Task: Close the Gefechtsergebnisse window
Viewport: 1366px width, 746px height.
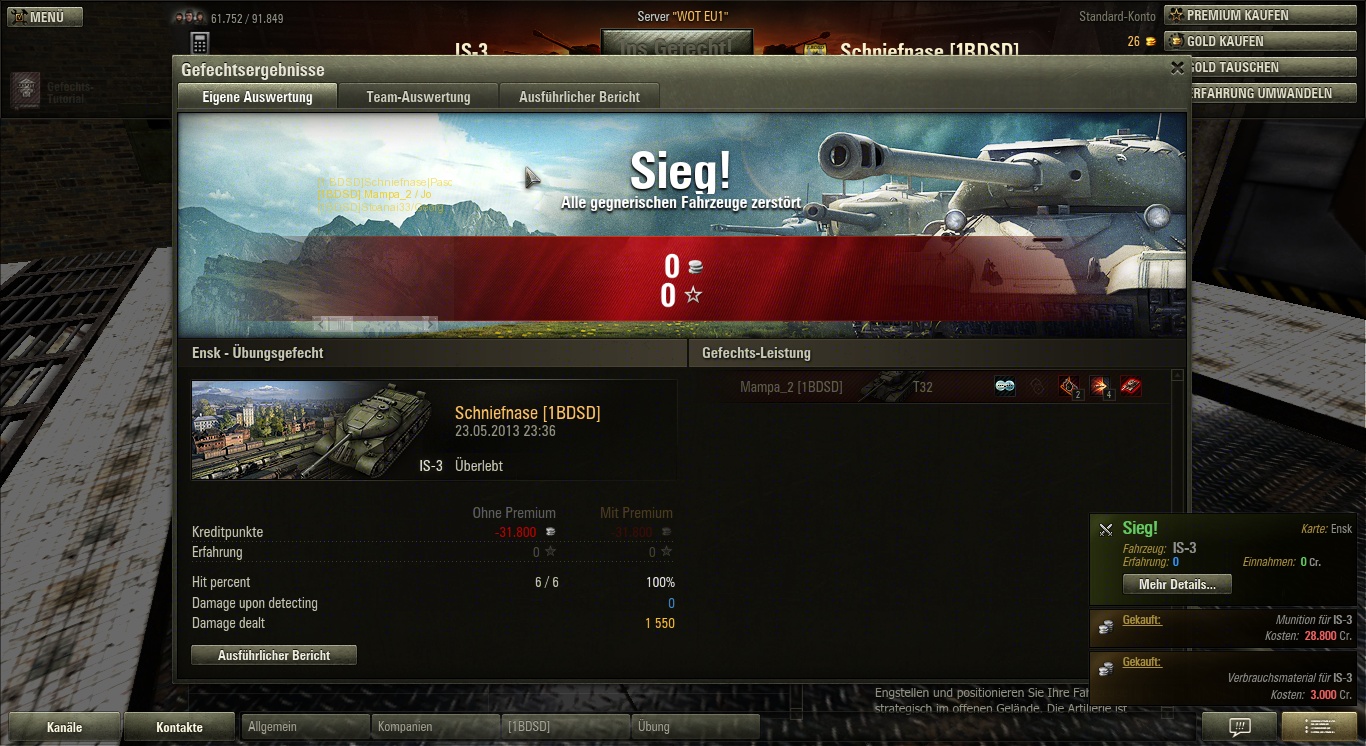Action: [1177, 68]
